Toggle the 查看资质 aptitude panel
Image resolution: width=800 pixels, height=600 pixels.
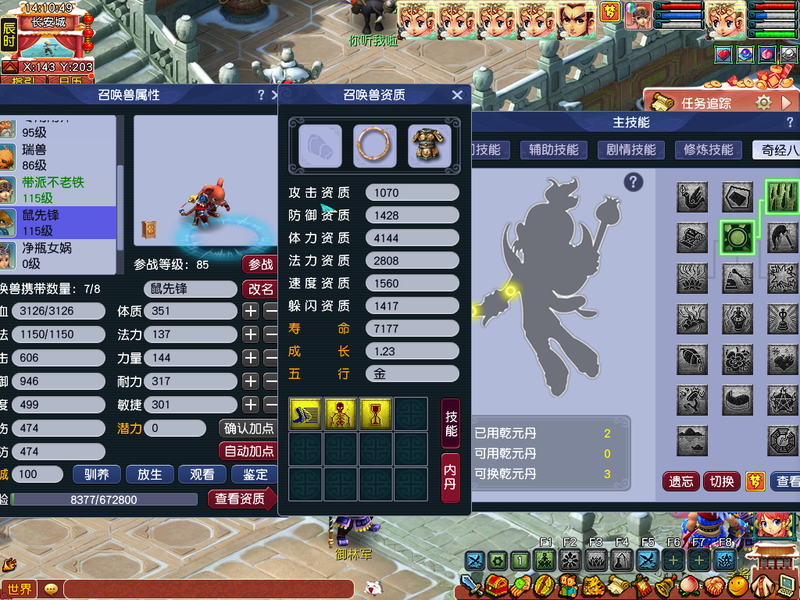coord(240,498)
